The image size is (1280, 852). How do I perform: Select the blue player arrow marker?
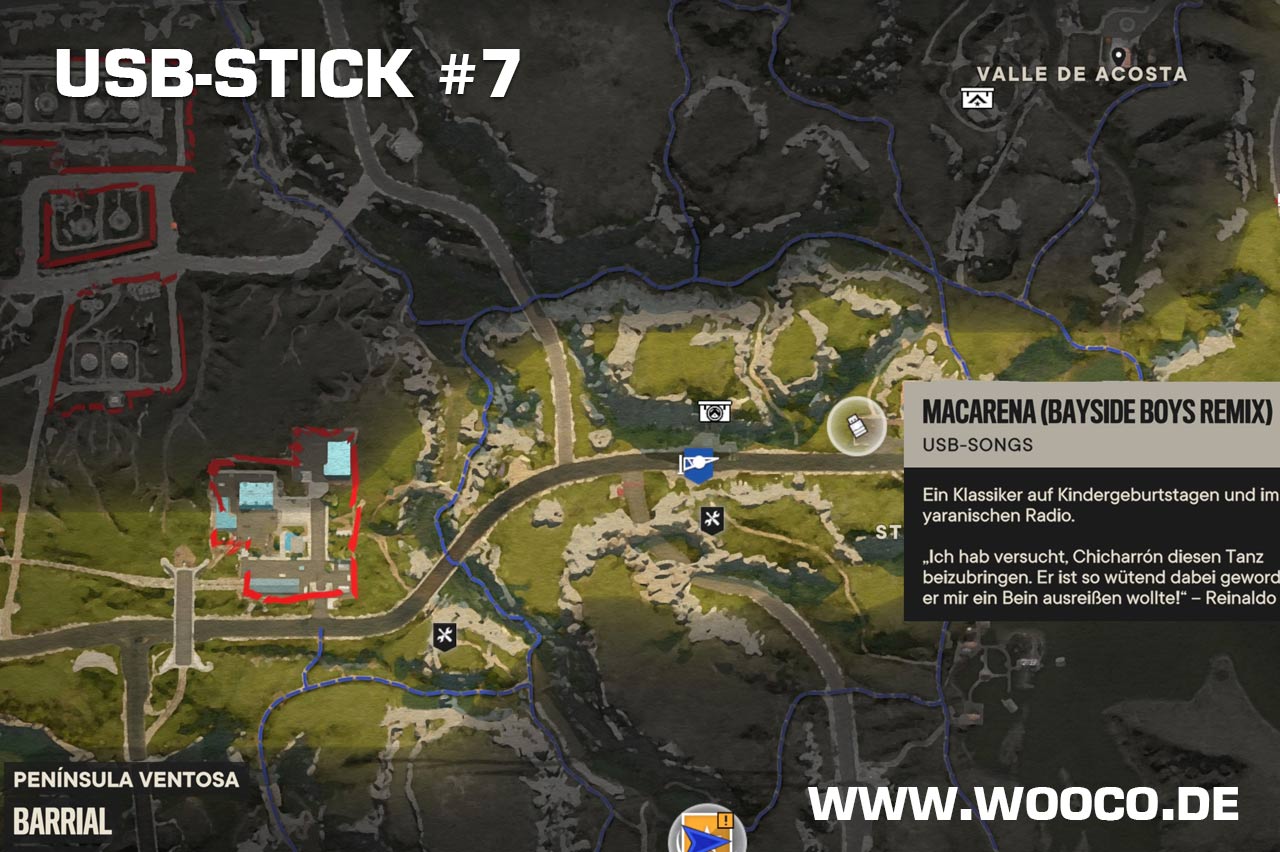pyautogui.click(x=706, y=832)
